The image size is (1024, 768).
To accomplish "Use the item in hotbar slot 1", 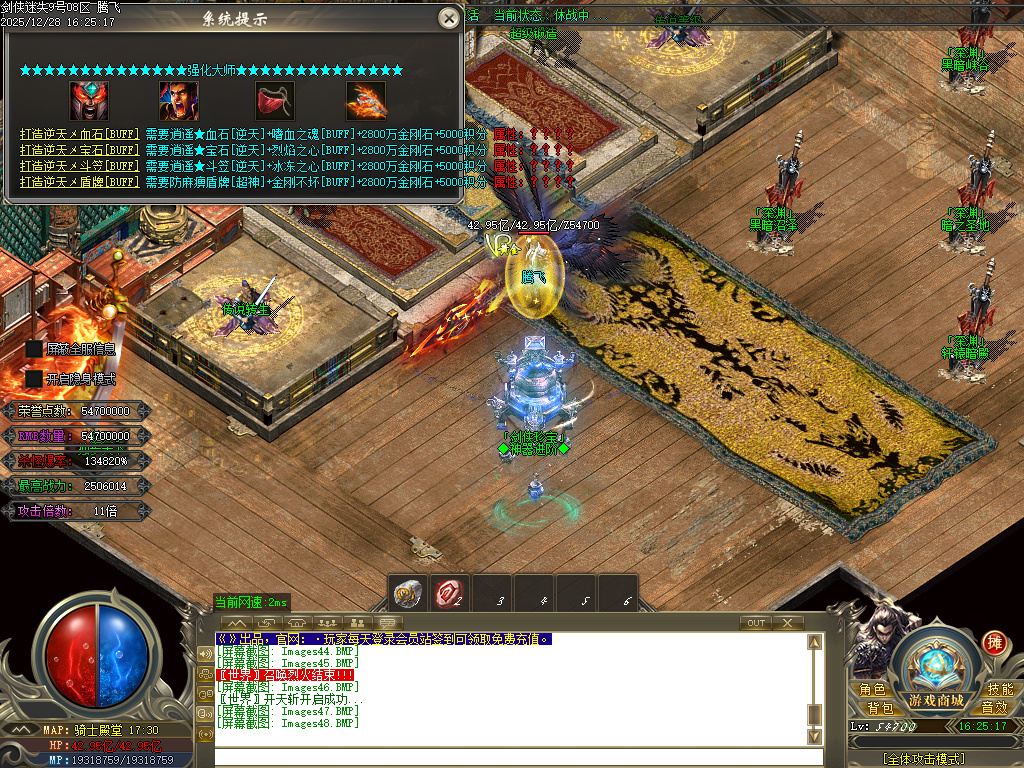I will coord(407,594).
